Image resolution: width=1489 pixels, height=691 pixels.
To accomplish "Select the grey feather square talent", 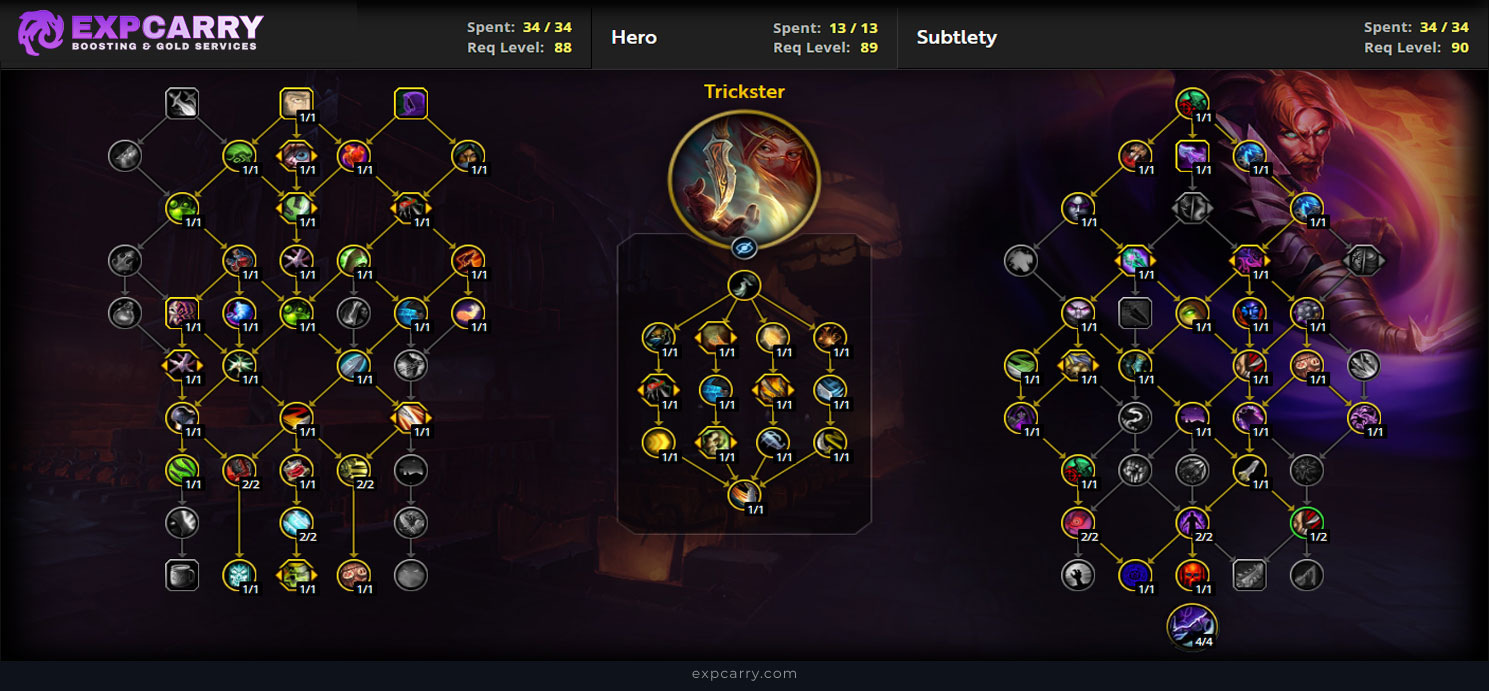I will click(1249, 575).
